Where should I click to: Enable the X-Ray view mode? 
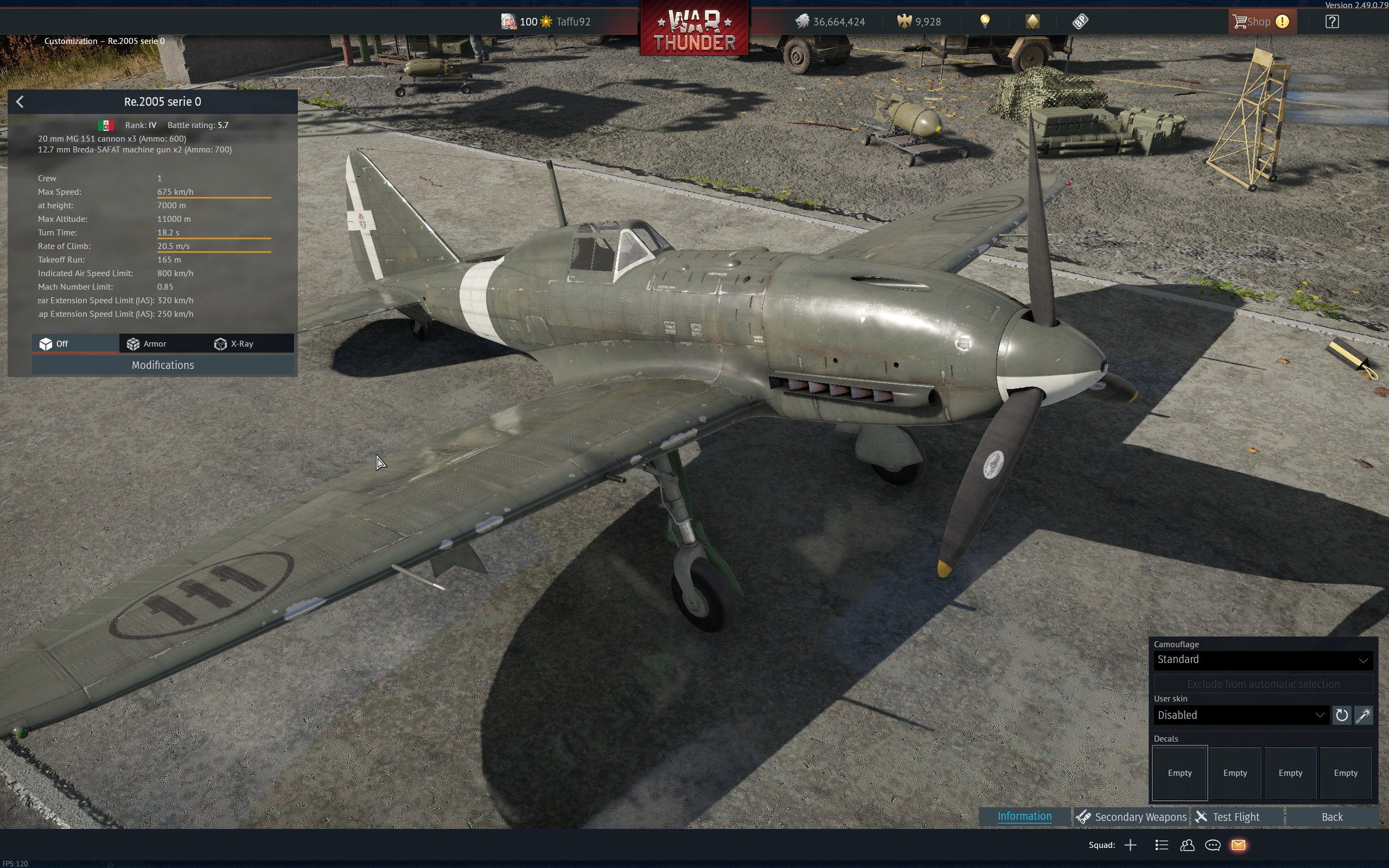click(234, 344)
